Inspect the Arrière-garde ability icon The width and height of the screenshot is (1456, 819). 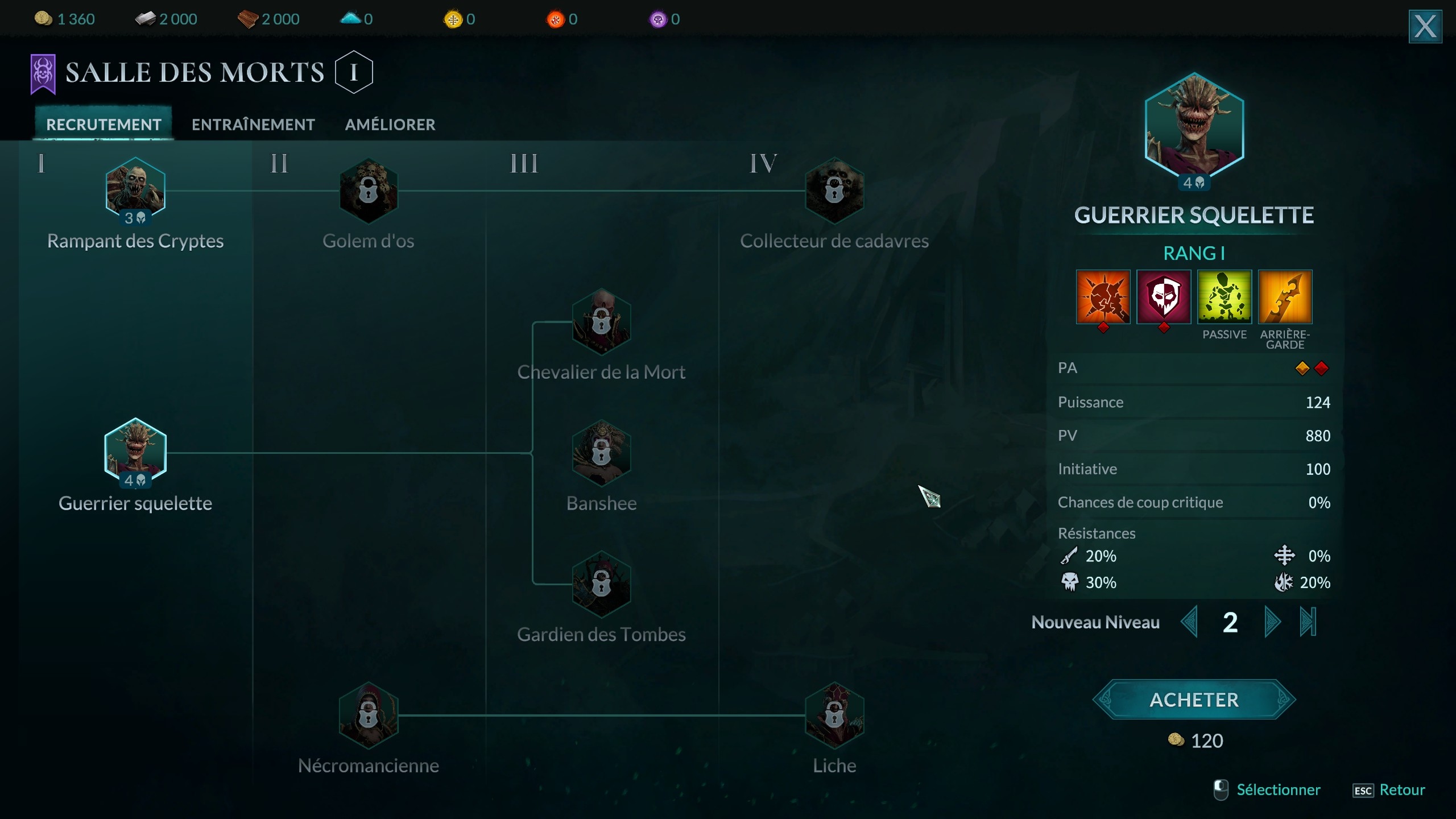[1285, 297]
